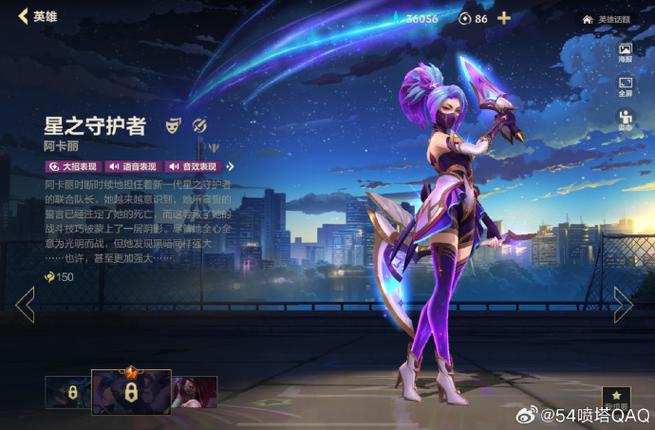The width and height of the screenshot is (655, 430).
Task: Select the 大招表现 ultimate effects tag
Action: (x=73, y=166)
